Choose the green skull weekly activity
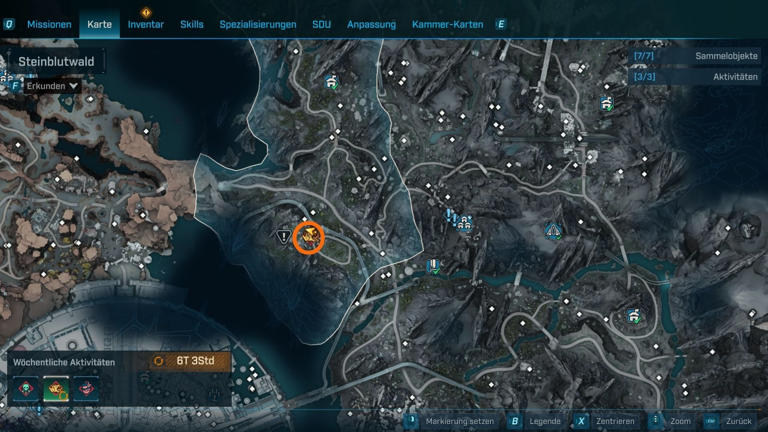The width and height of the screenshot is (768, 432). [25, 388]
